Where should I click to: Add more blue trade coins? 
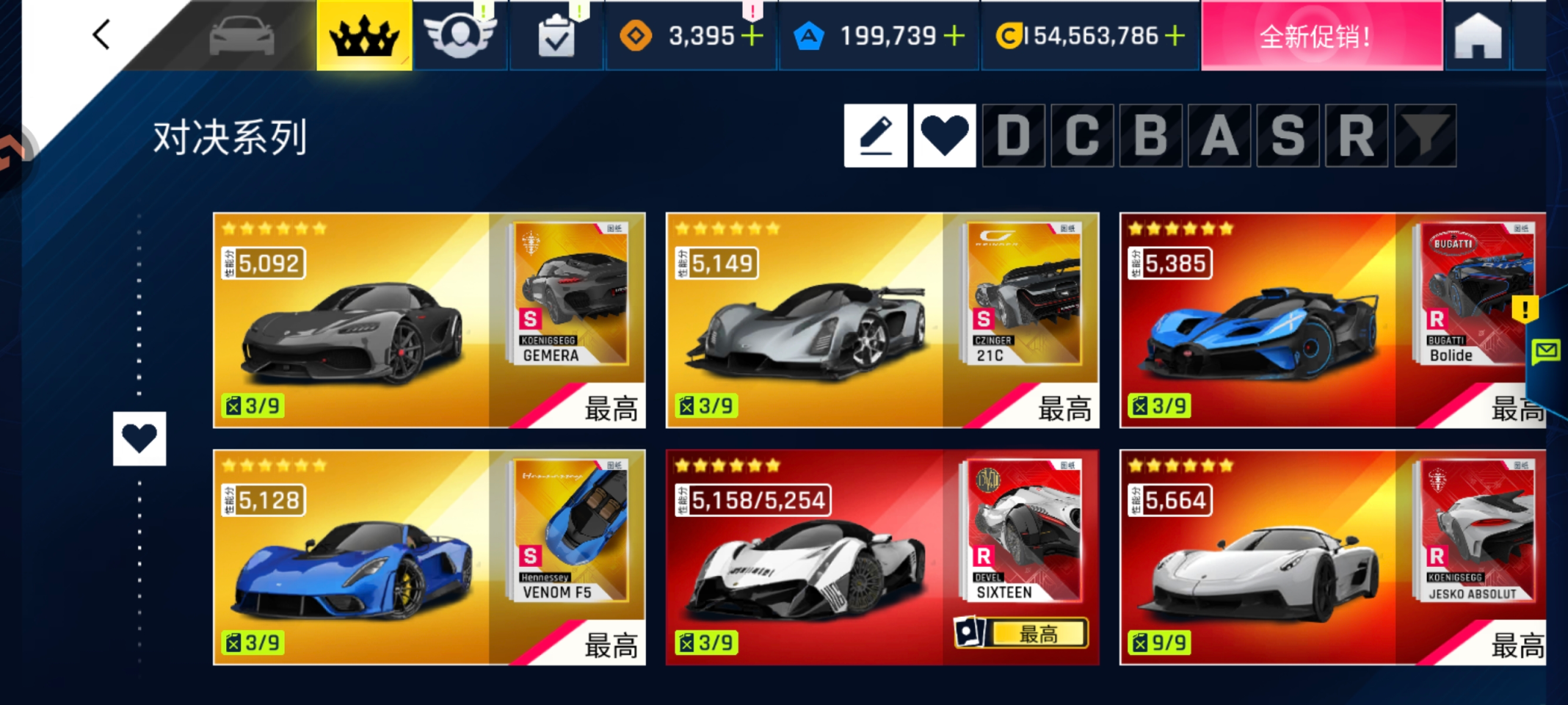tap(954, 35)
